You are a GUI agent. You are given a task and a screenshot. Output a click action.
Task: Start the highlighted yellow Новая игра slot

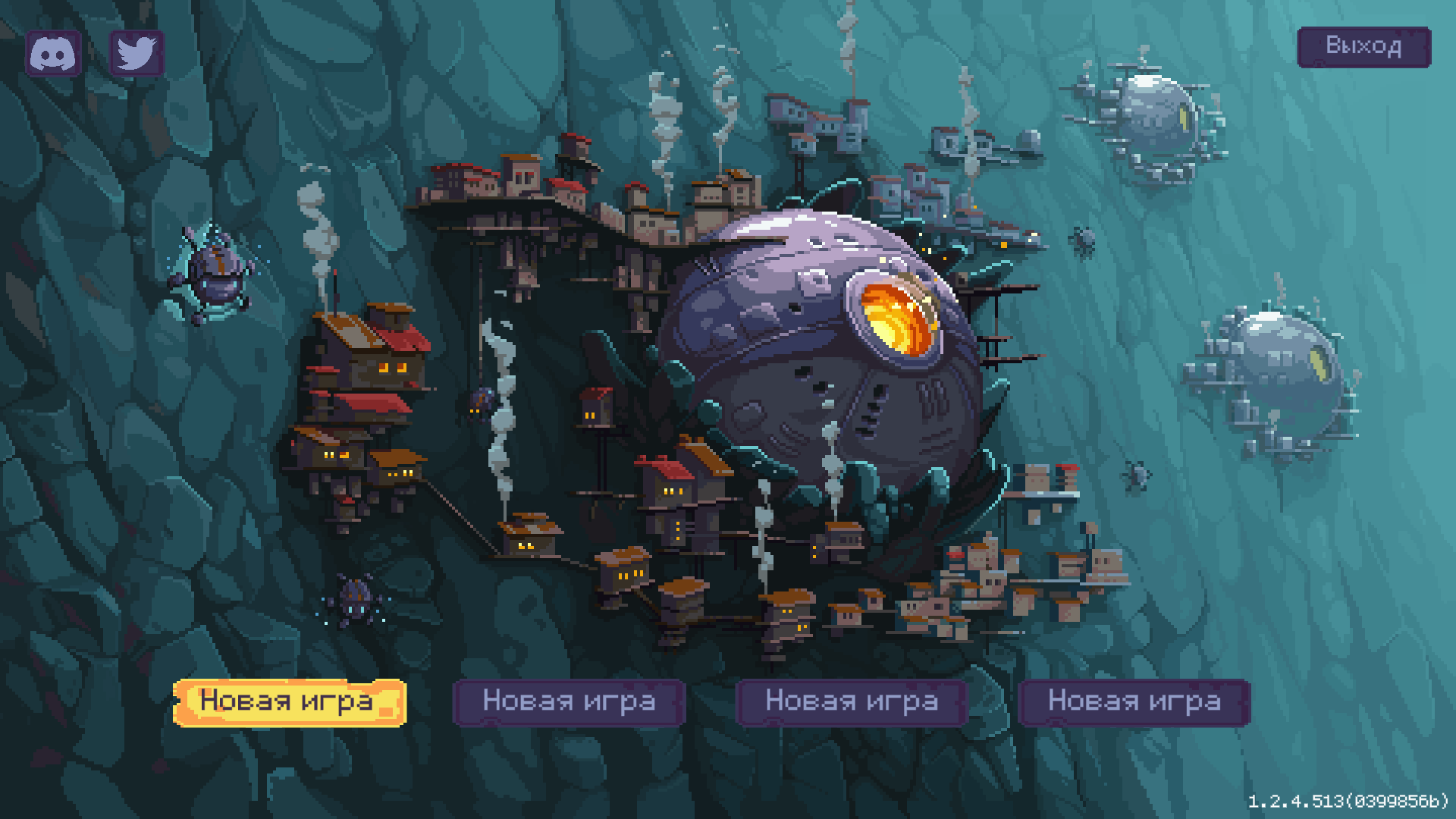pos(289,702)
